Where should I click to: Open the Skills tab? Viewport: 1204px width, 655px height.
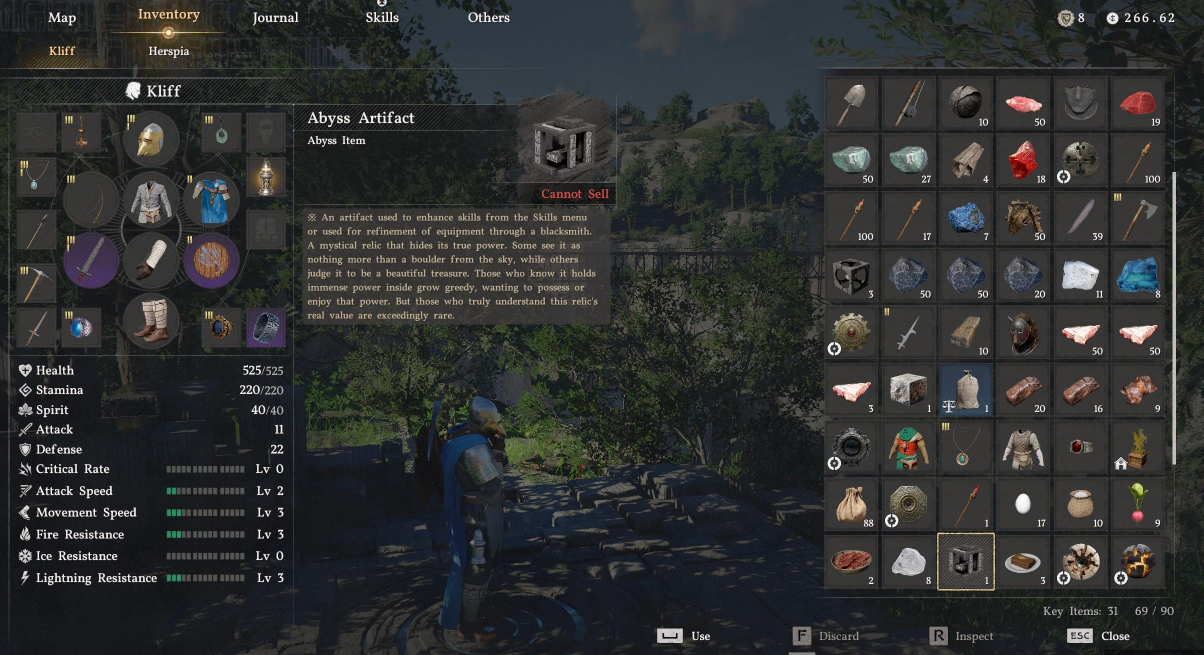pyautogui.click(x=382, y=18)
